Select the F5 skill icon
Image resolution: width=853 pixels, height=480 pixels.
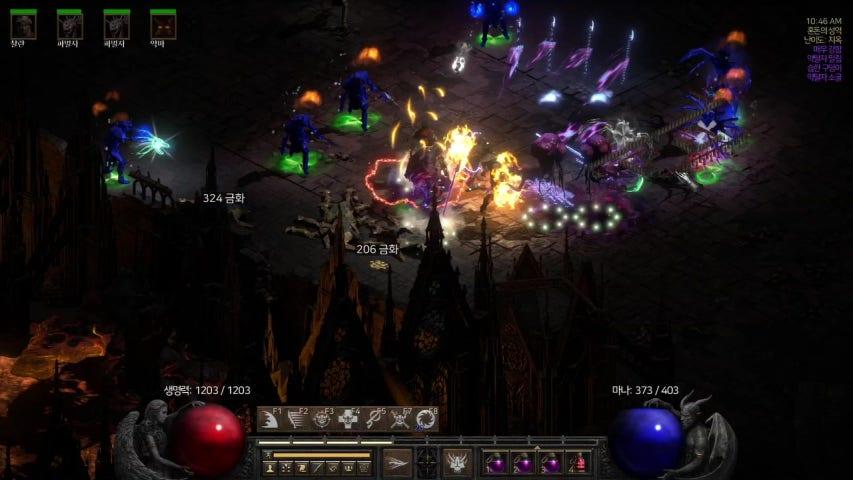click(x=375, y=420)
